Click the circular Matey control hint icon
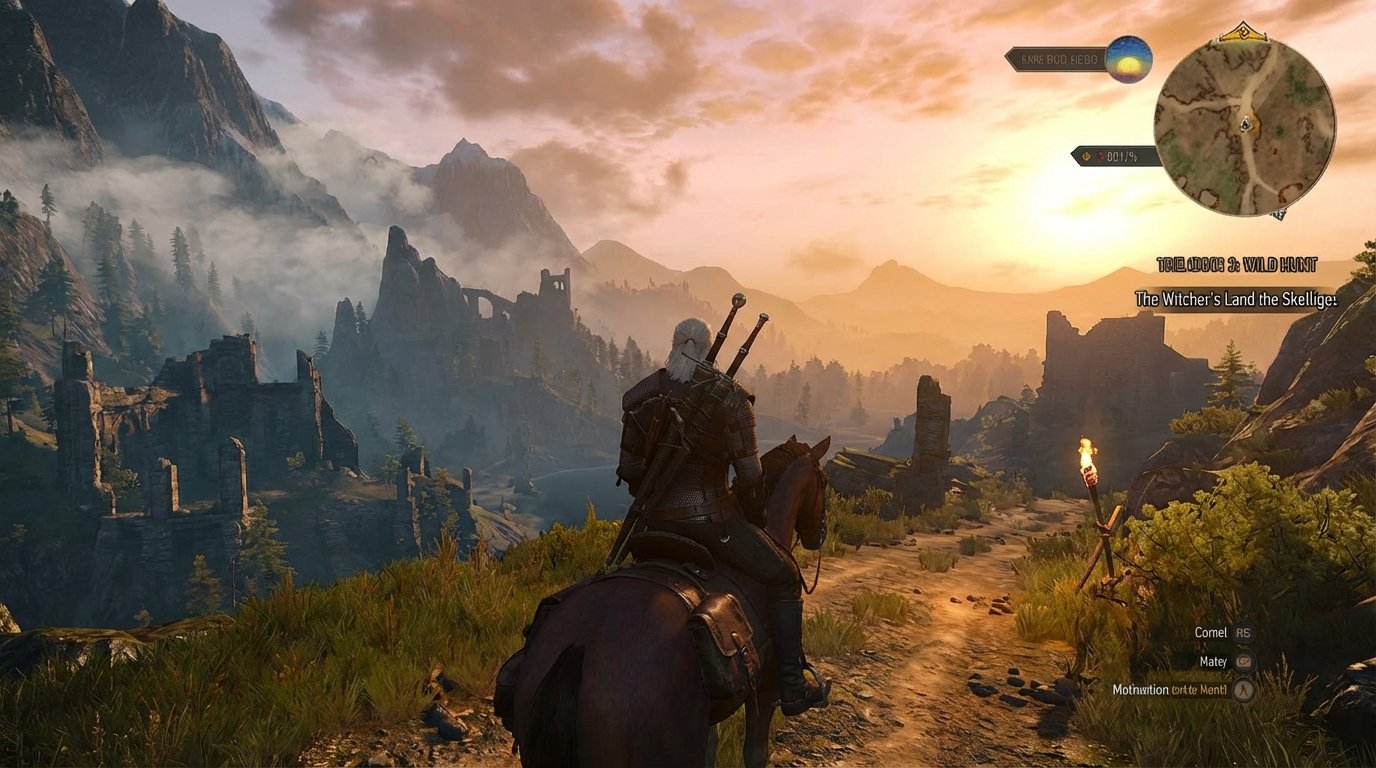The image size is (1376, 768). 1244,662
